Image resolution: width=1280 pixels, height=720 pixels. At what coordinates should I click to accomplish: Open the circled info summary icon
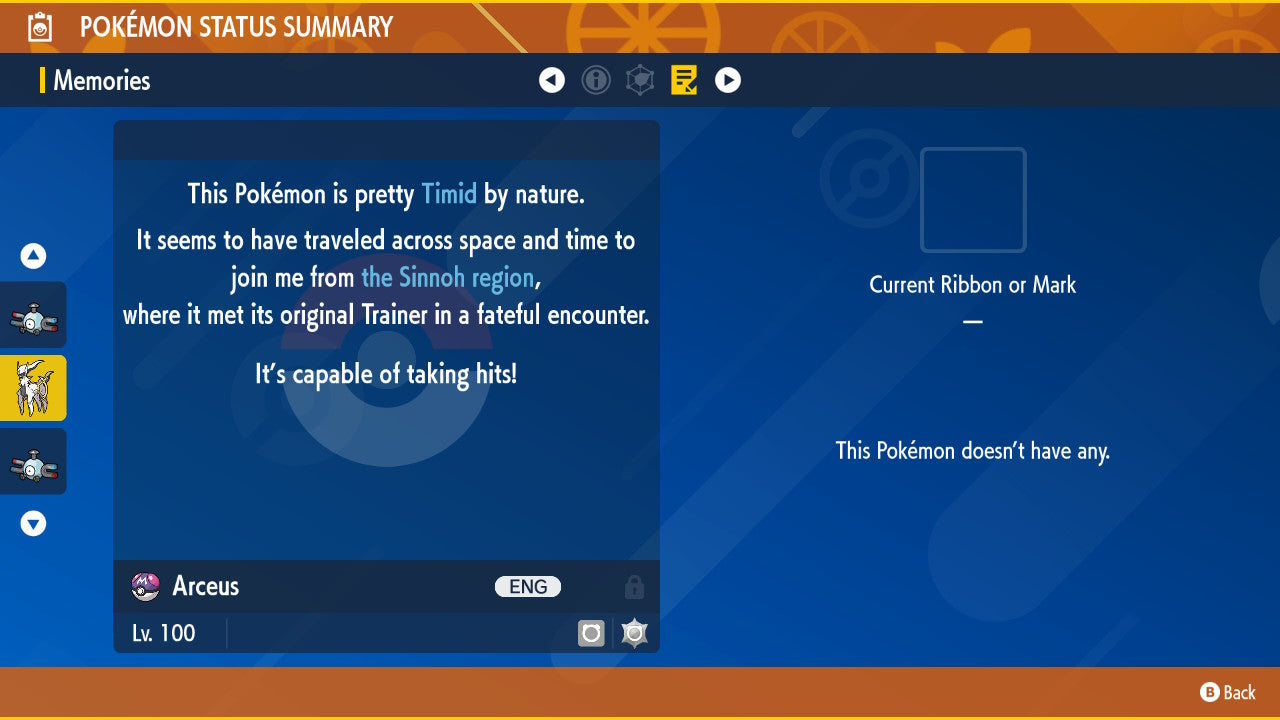[596, 80]
